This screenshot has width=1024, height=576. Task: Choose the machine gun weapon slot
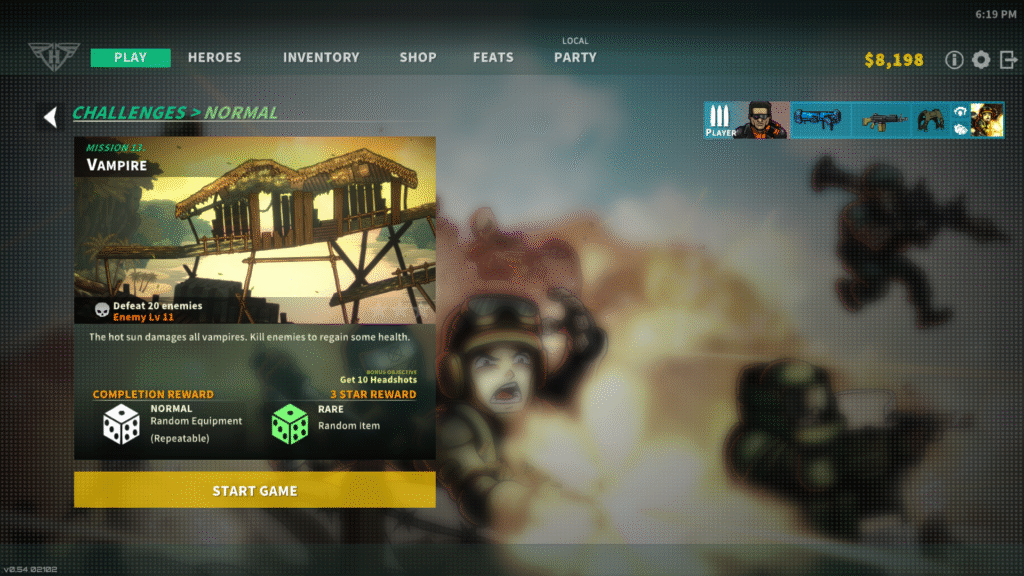[x=884, y=120]
